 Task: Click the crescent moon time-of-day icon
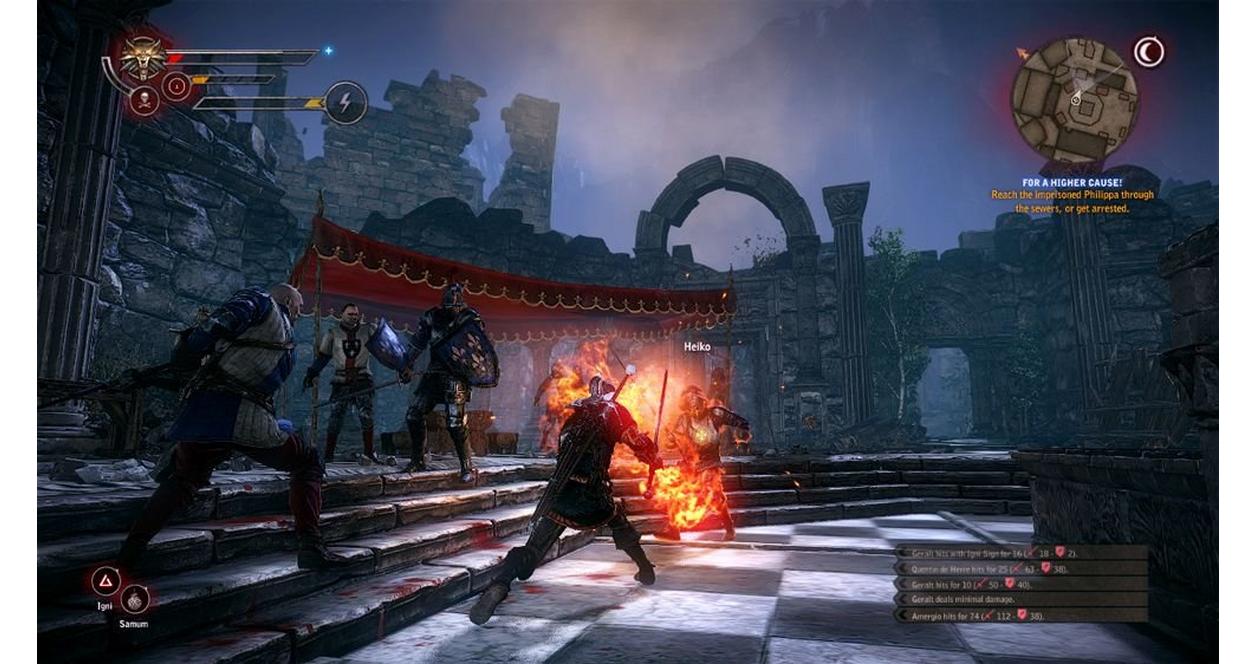(x=1149, y=52)
